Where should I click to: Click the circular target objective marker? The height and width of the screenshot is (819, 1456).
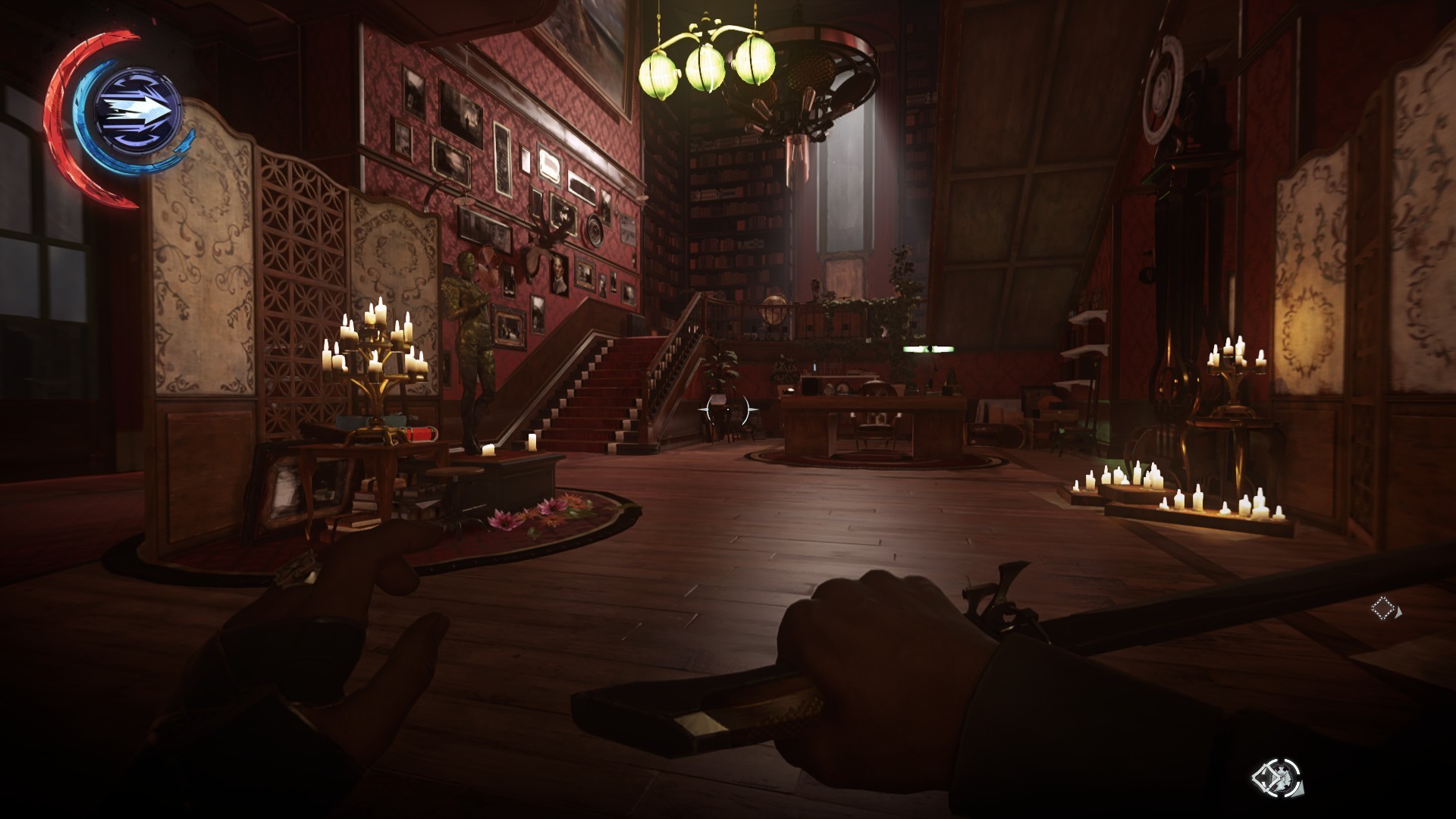1276,778
